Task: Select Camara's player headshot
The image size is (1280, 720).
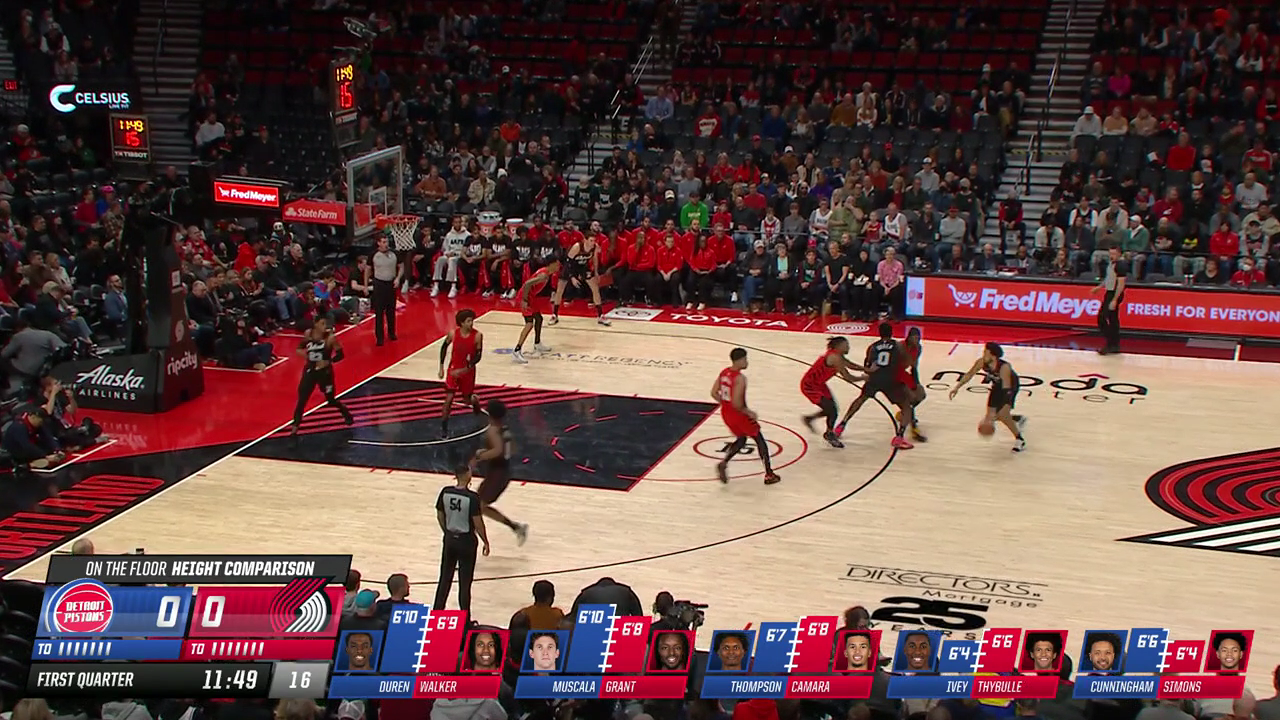Action: pyautogui.click(x=857, y=651)
